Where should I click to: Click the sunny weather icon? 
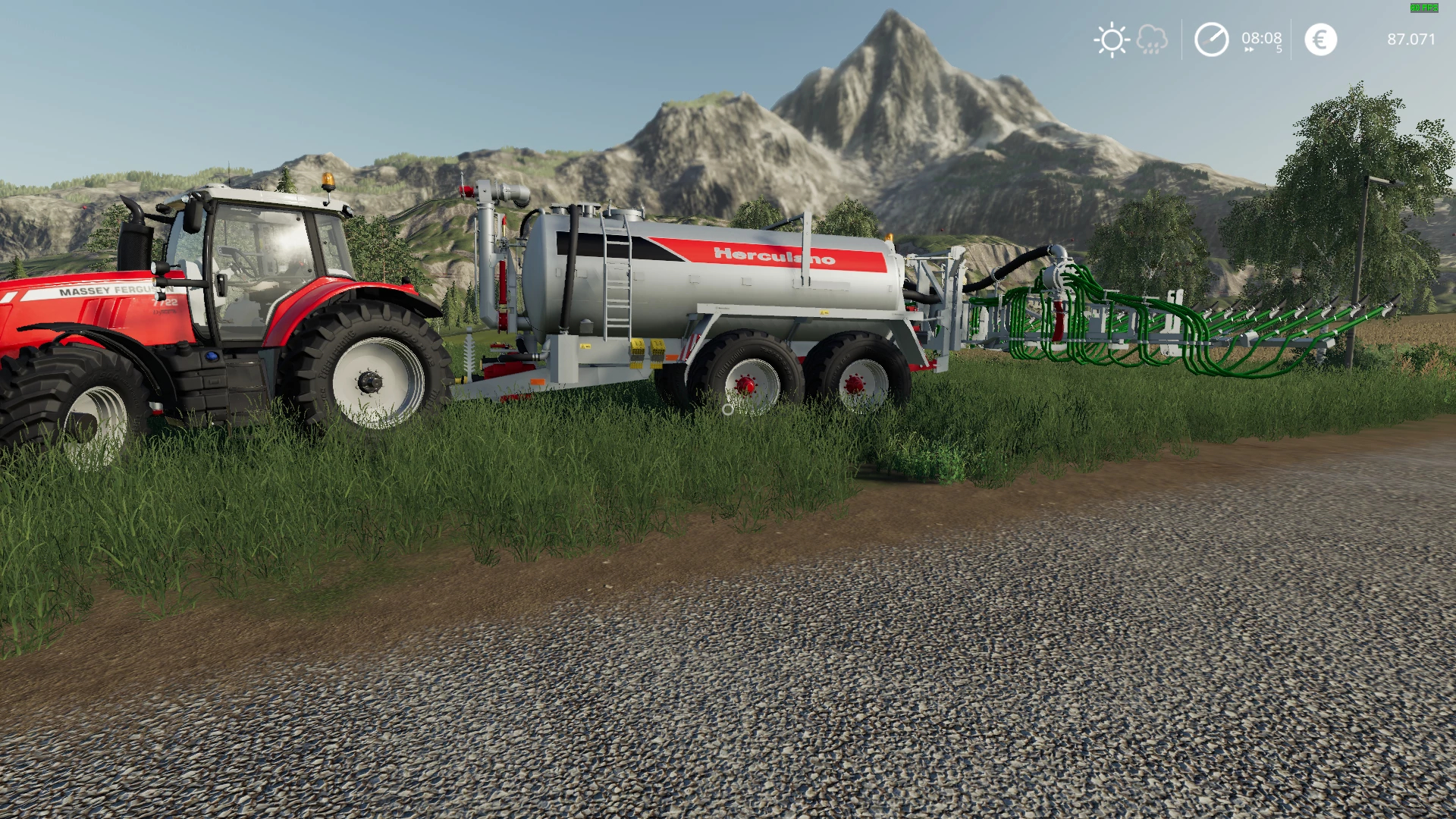[1112, 39]
